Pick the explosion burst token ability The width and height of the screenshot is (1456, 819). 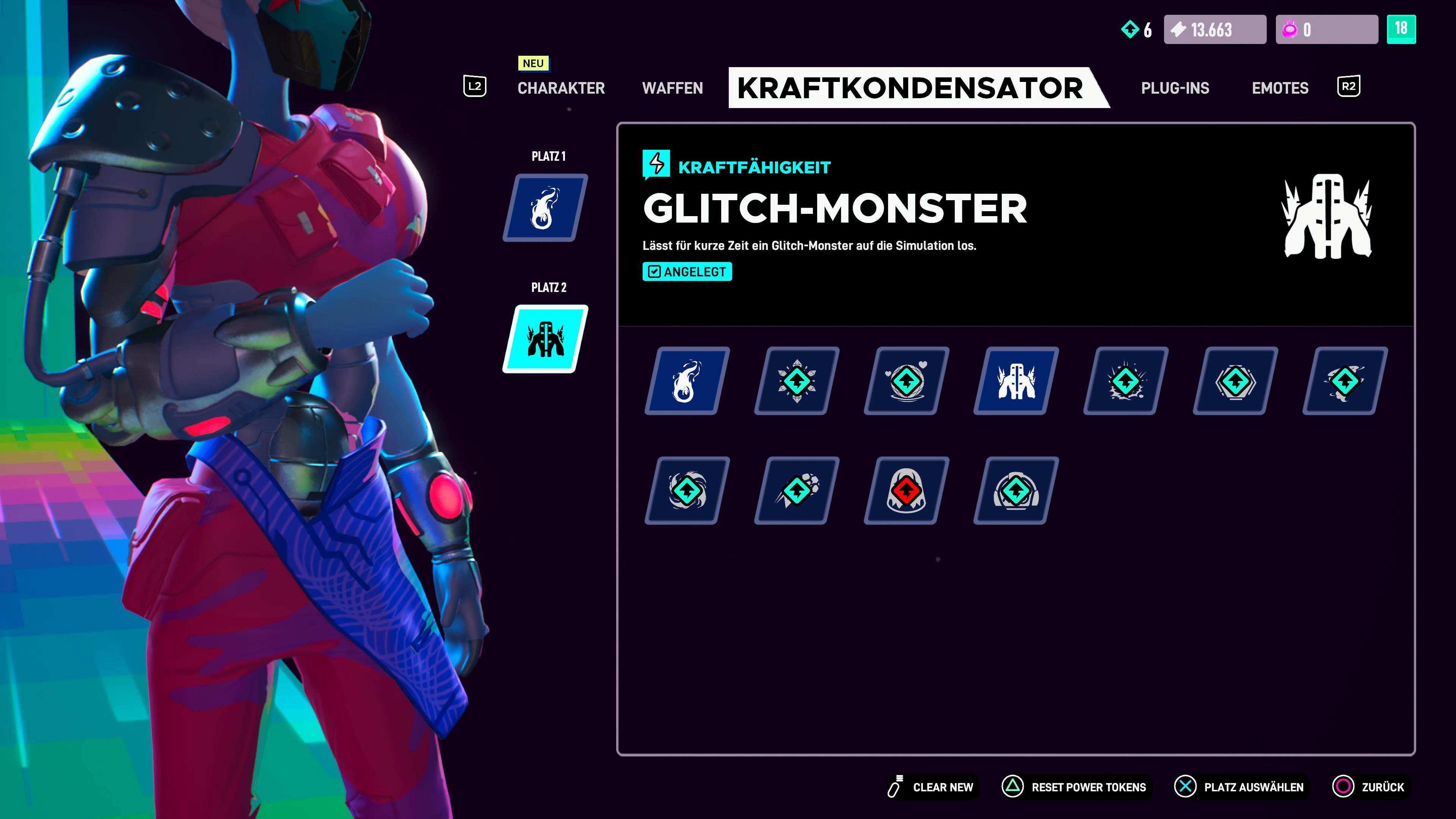[x=1125, y=381]
